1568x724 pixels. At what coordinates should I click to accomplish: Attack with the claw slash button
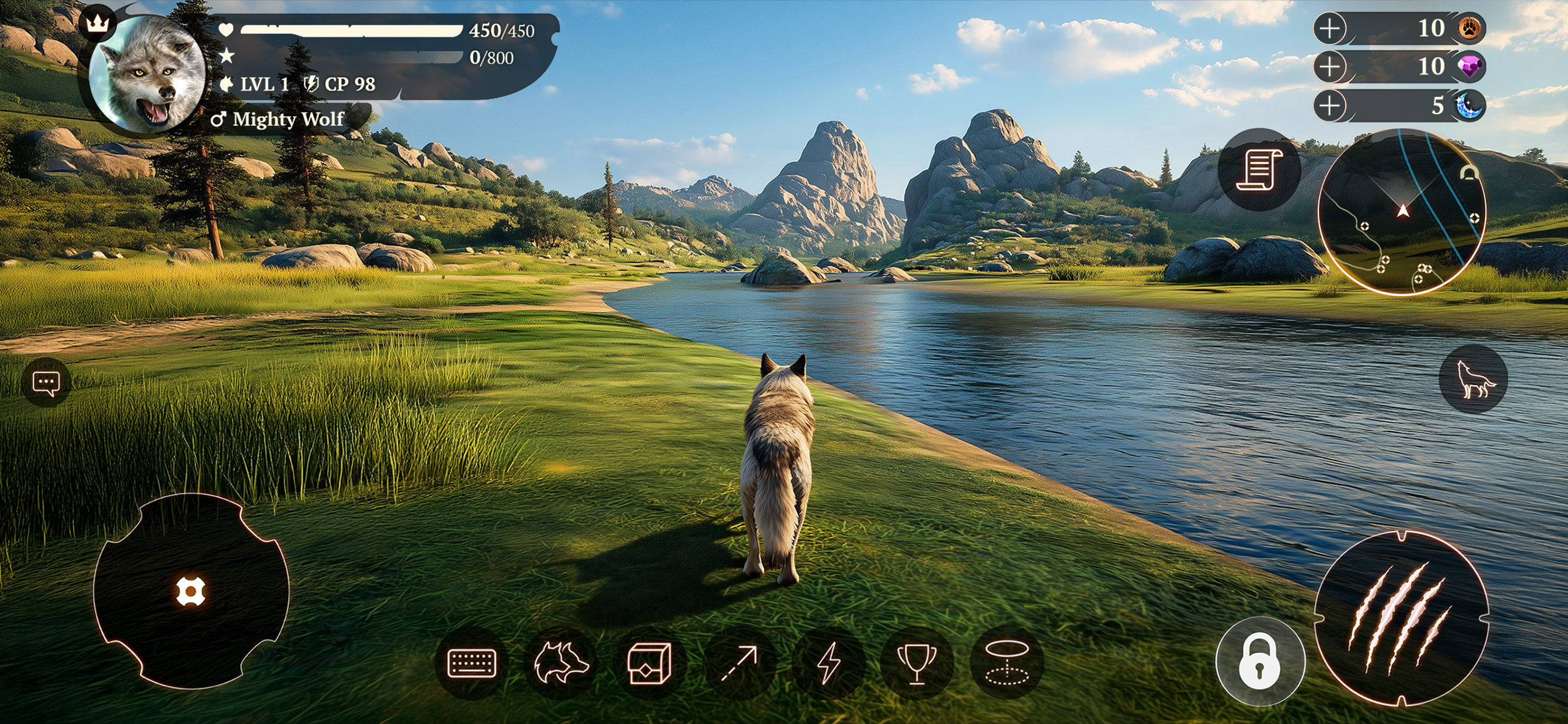pyautogui.click(x=1401, y=618)
